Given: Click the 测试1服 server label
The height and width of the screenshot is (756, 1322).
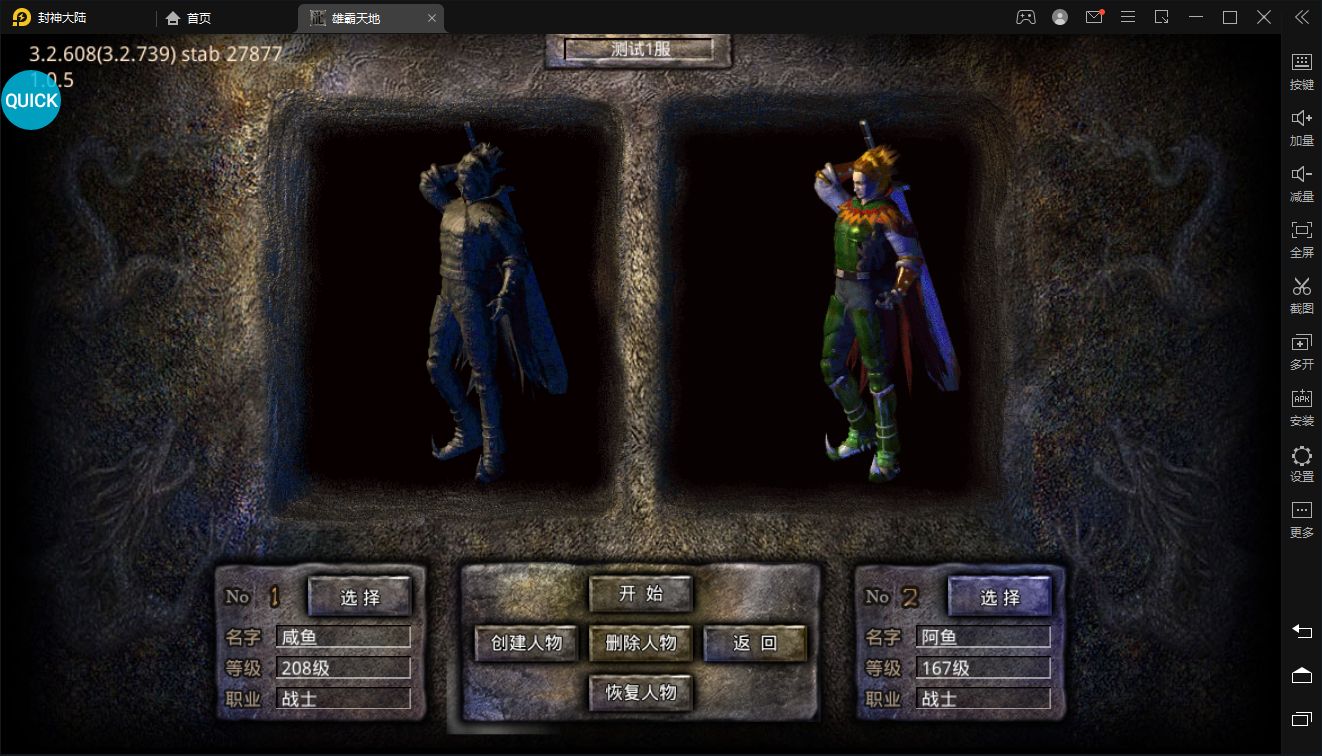Looking at the screenshot, I should [x=639, y=49].
